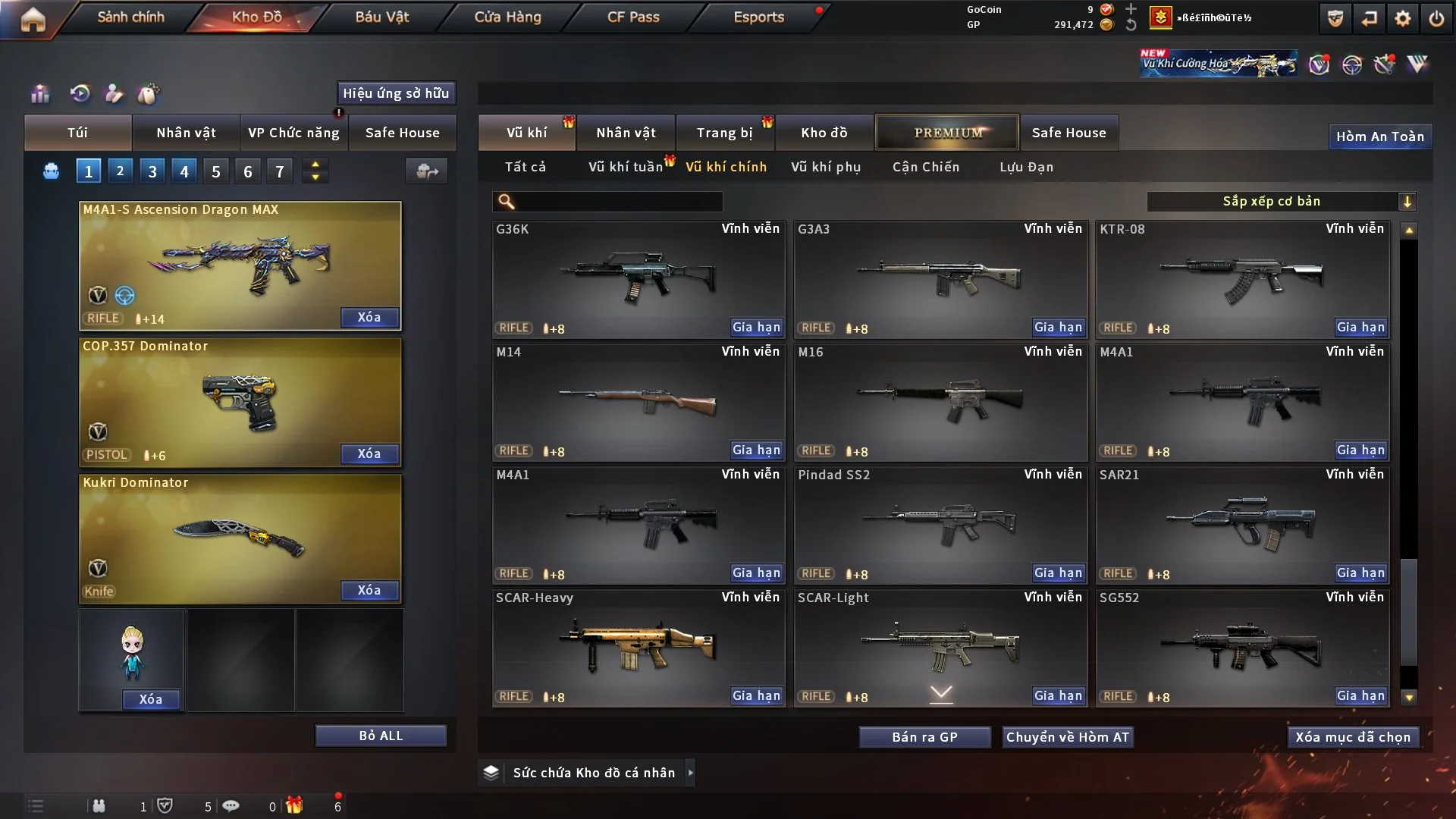Go to the Sảnh chính lobby
The width and height of the screenshot is (1456, 819).
pyautogui.click(x=130, y=17)
